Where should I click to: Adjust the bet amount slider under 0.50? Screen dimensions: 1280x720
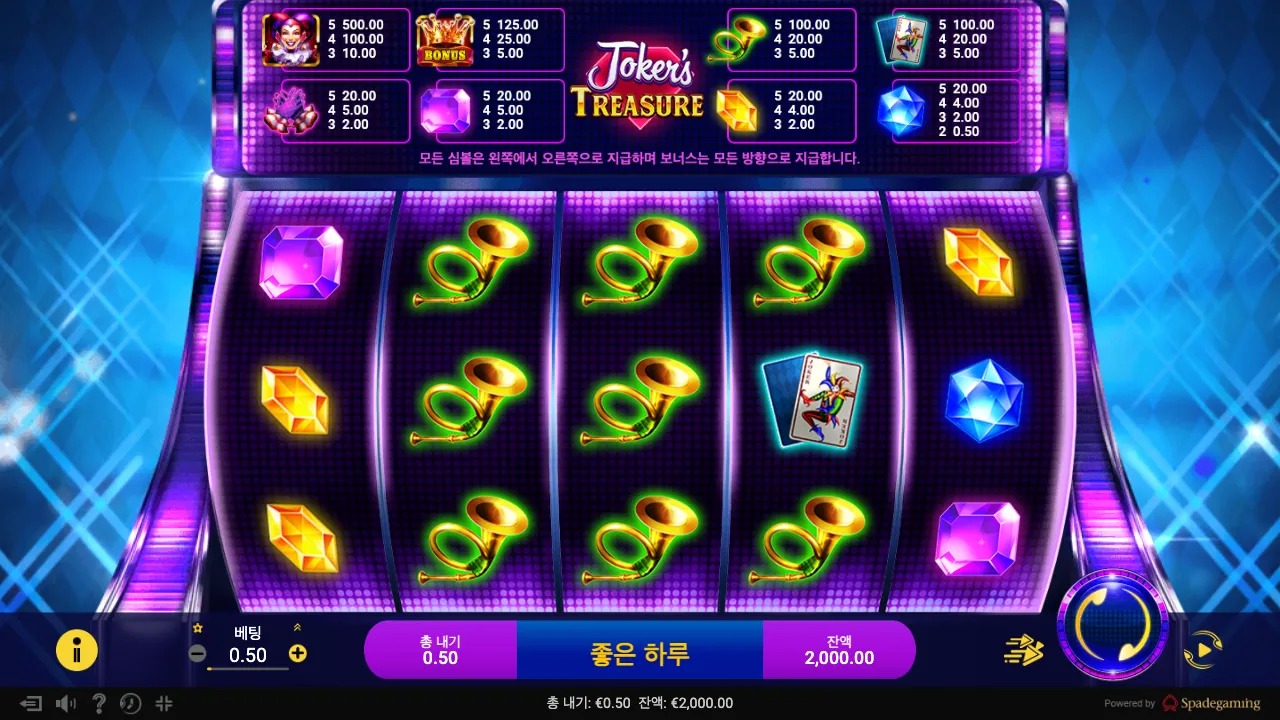coord(248,671)
